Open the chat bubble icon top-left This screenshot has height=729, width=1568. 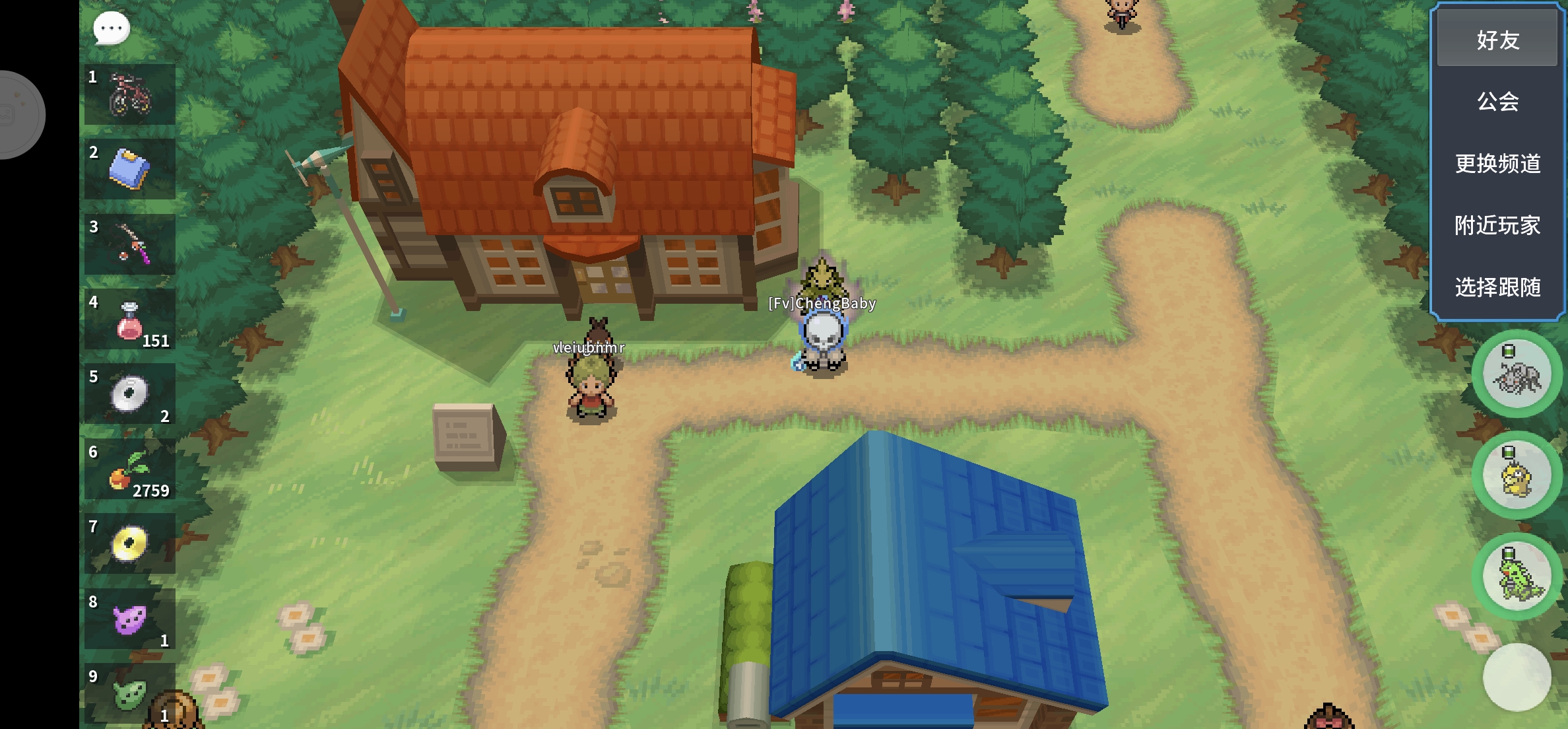110,28
